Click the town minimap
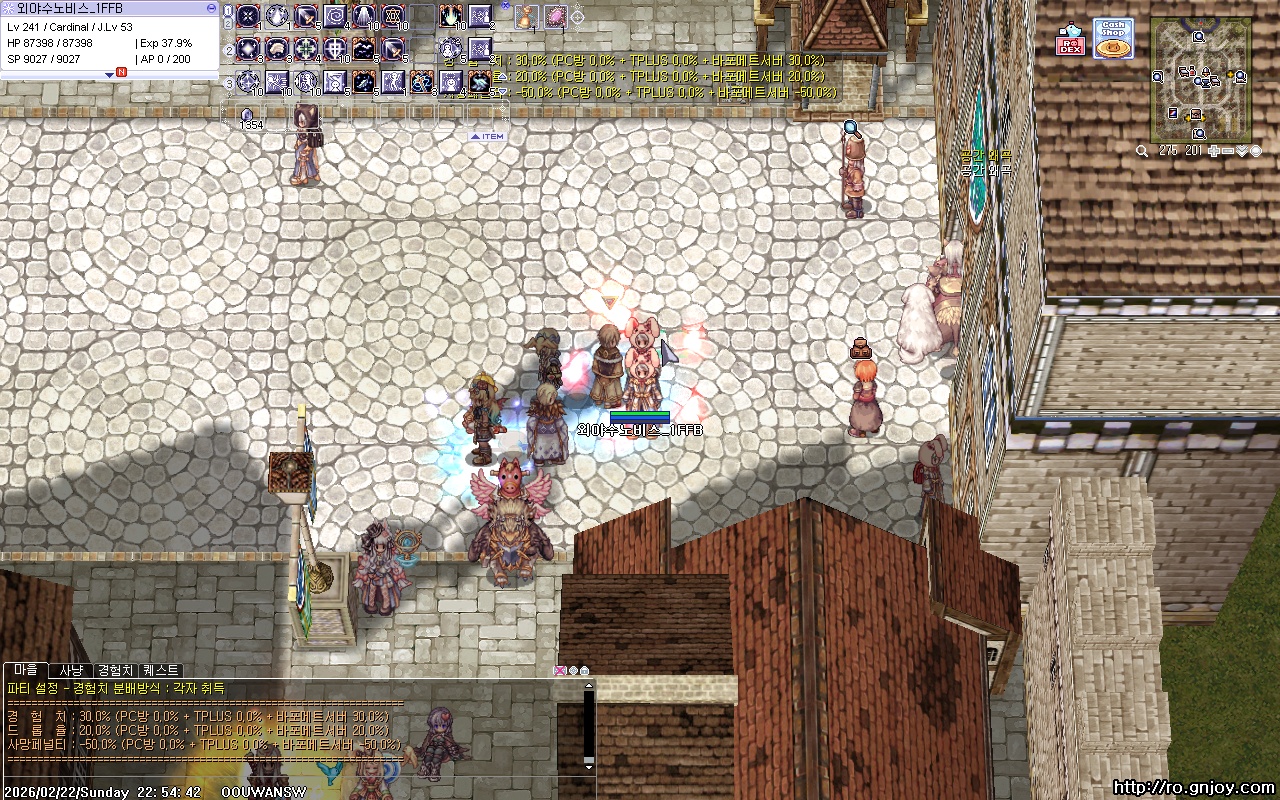This screenshot has height=800, width=1280. (x=1200, y=78)
